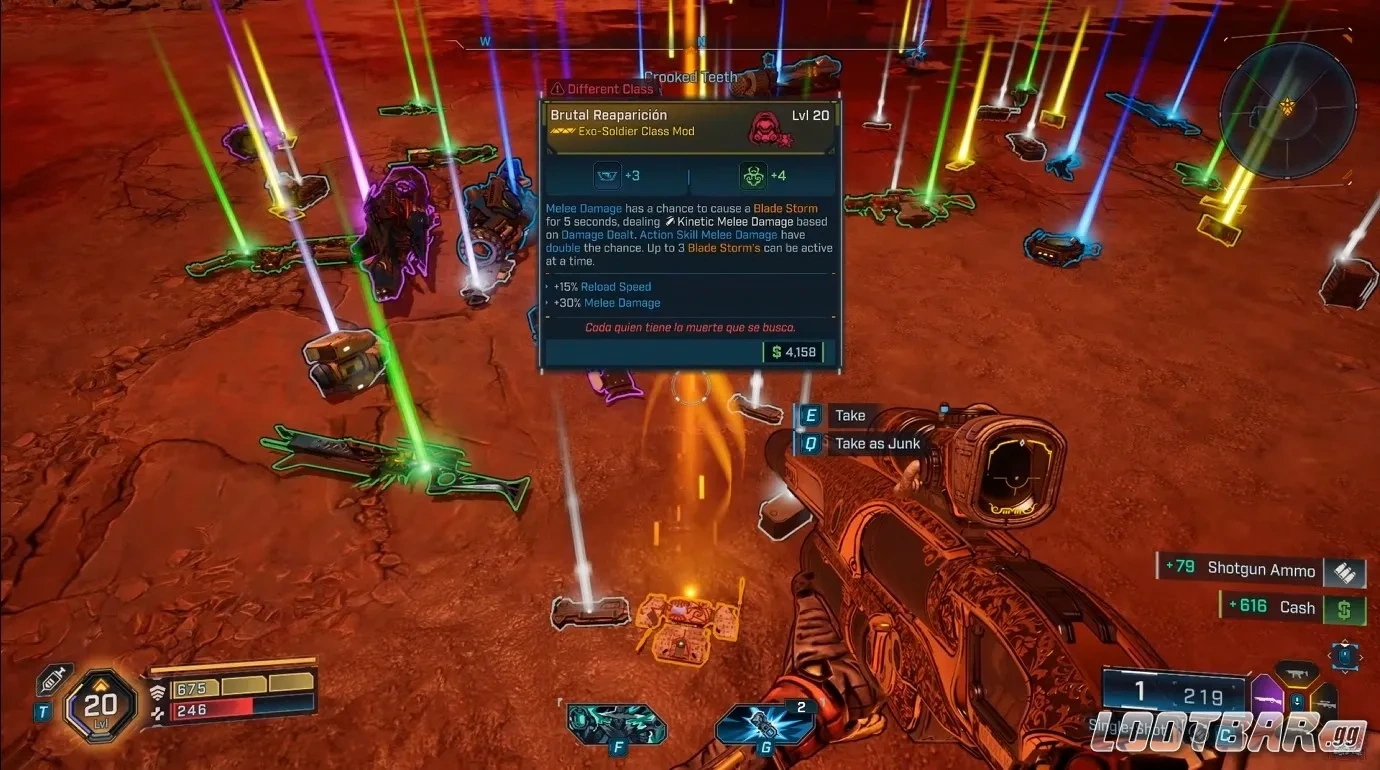Click the mouse-wheel swap icon above the weapon wheel

click(1343, 656)
